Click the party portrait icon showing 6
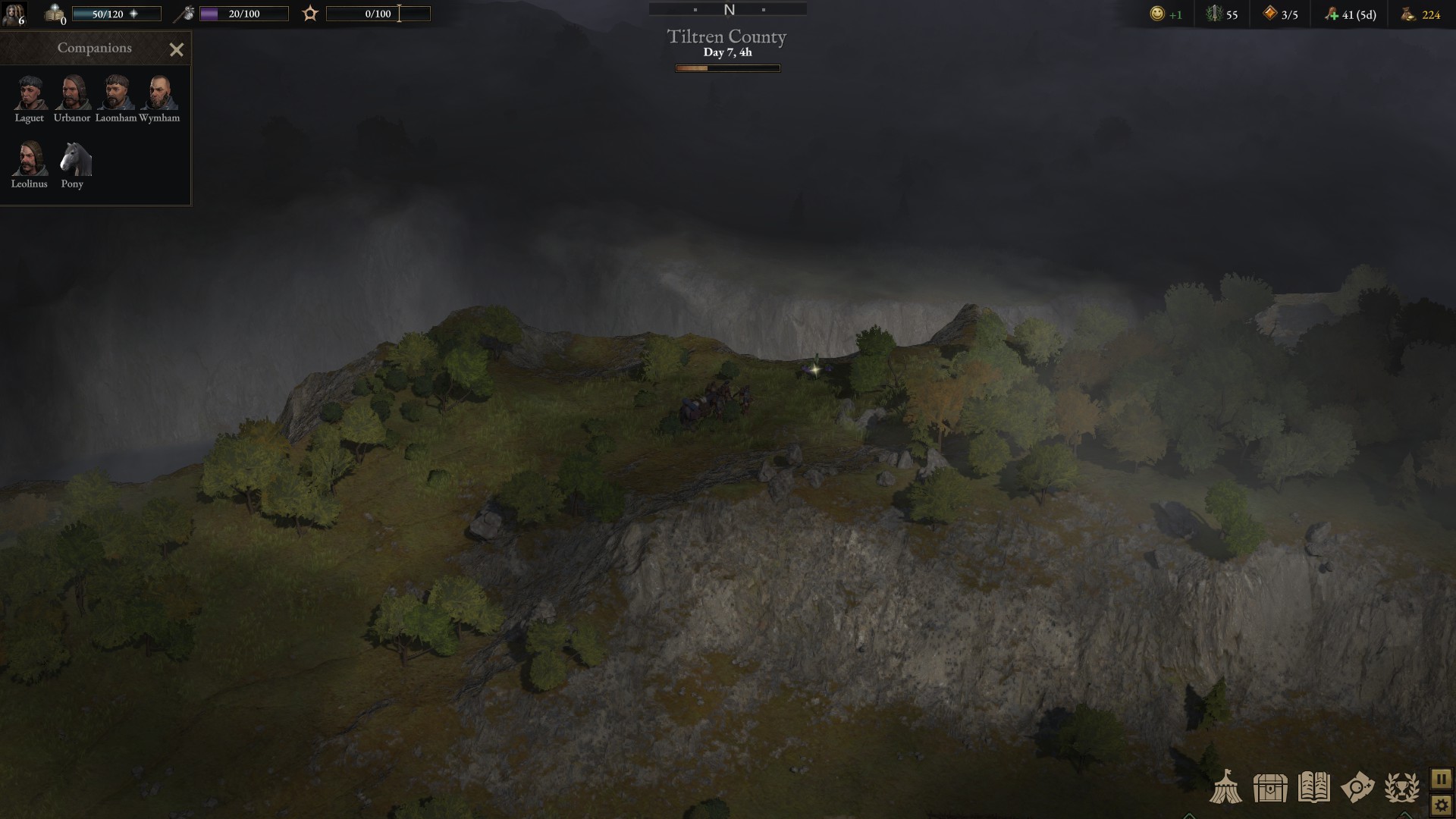 tap(14, 14)
